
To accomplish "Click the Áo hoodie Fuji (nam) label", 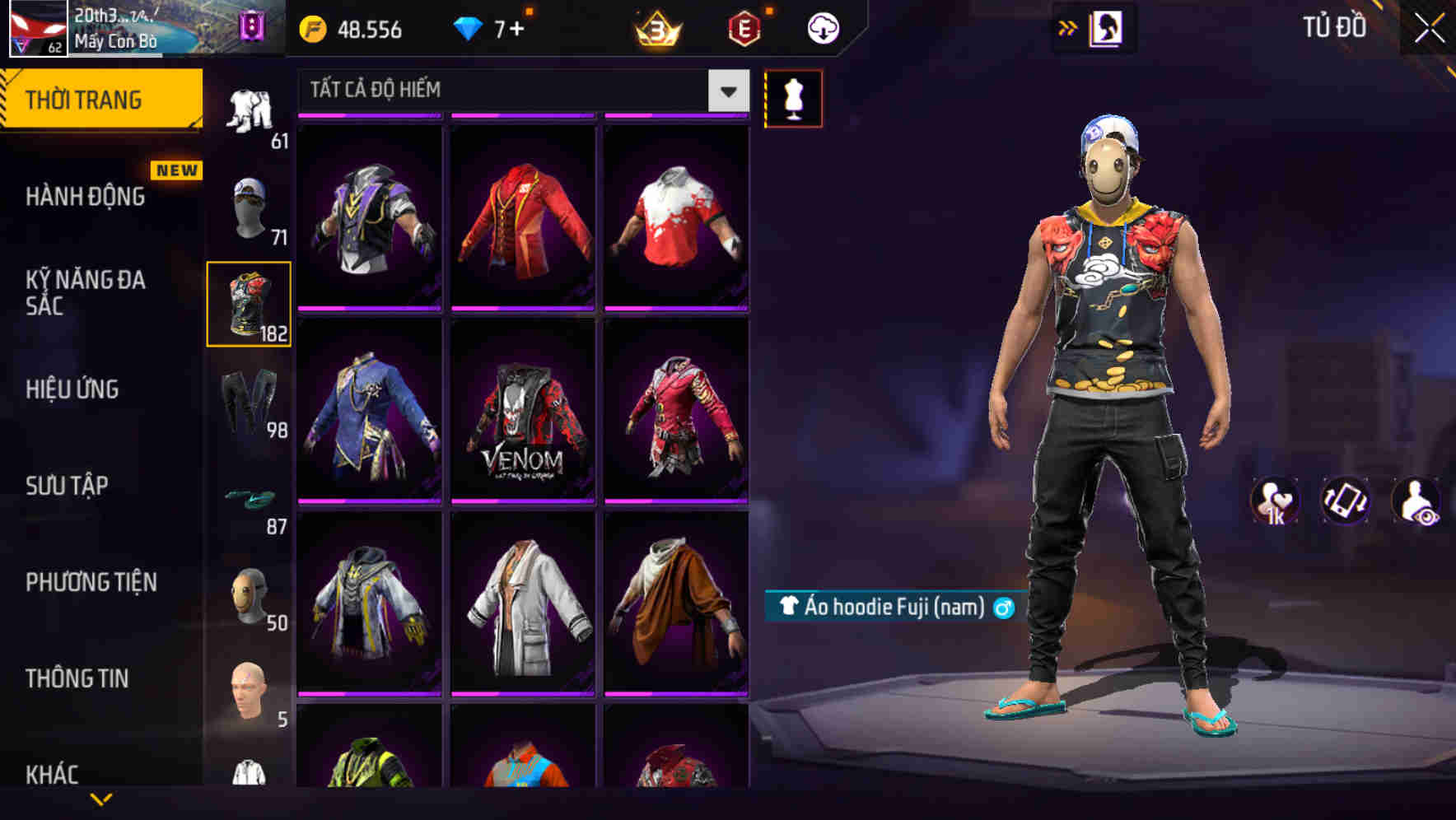I will click(x=888, y=607).
